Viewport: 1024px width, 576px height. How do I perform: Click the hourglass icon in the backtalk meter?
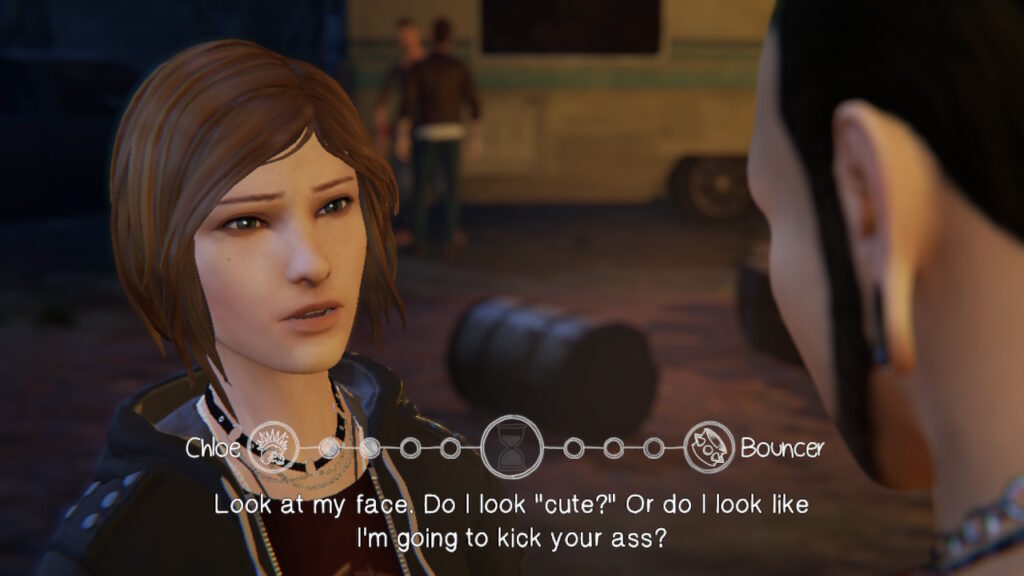(512, 446)
